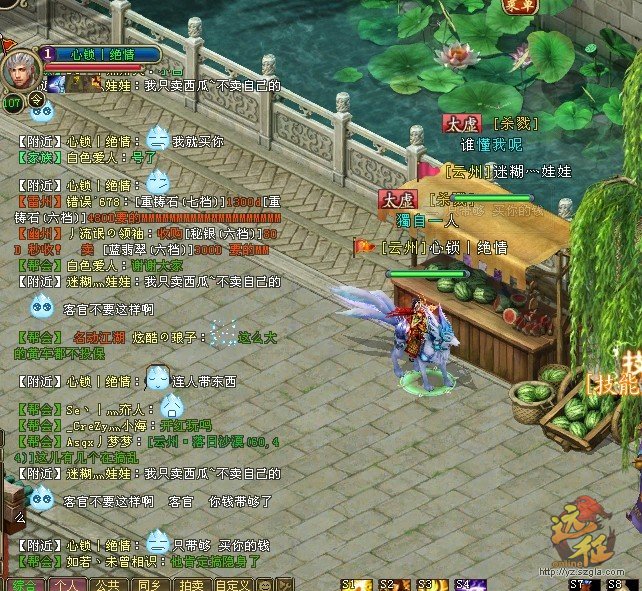The image size is (642, 591).
Task: Select the 个人 chat tab
Action: (x=66, y=584)
